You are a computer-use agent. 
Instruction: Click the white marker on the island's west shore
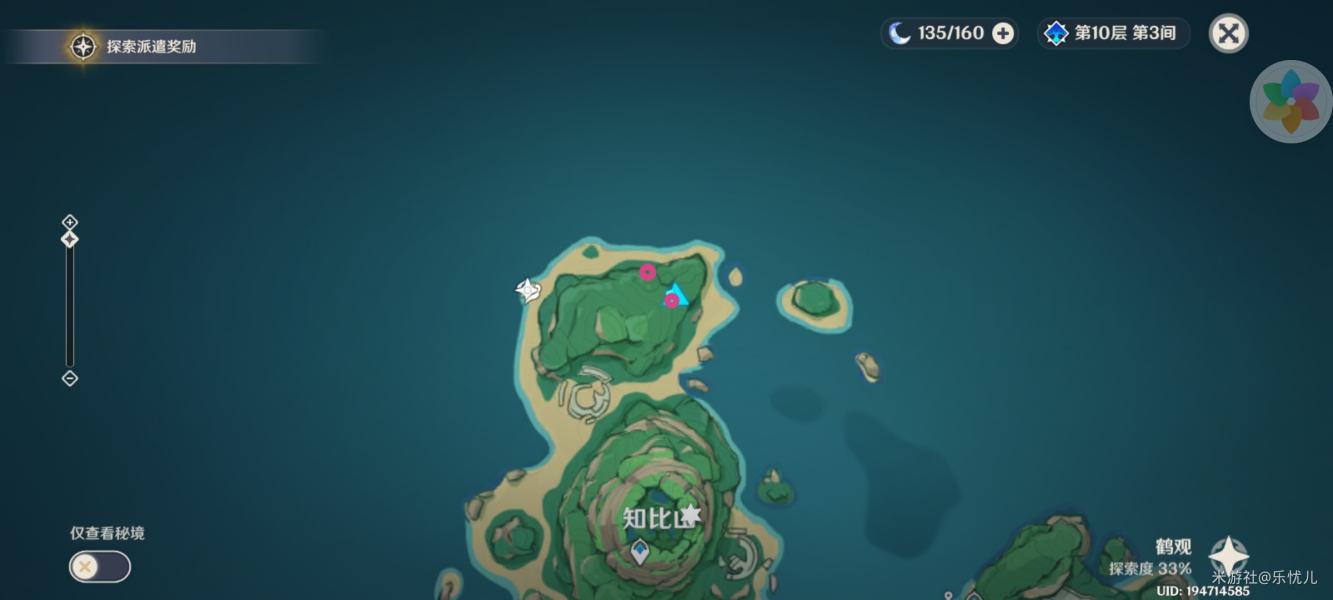[528, 291]
